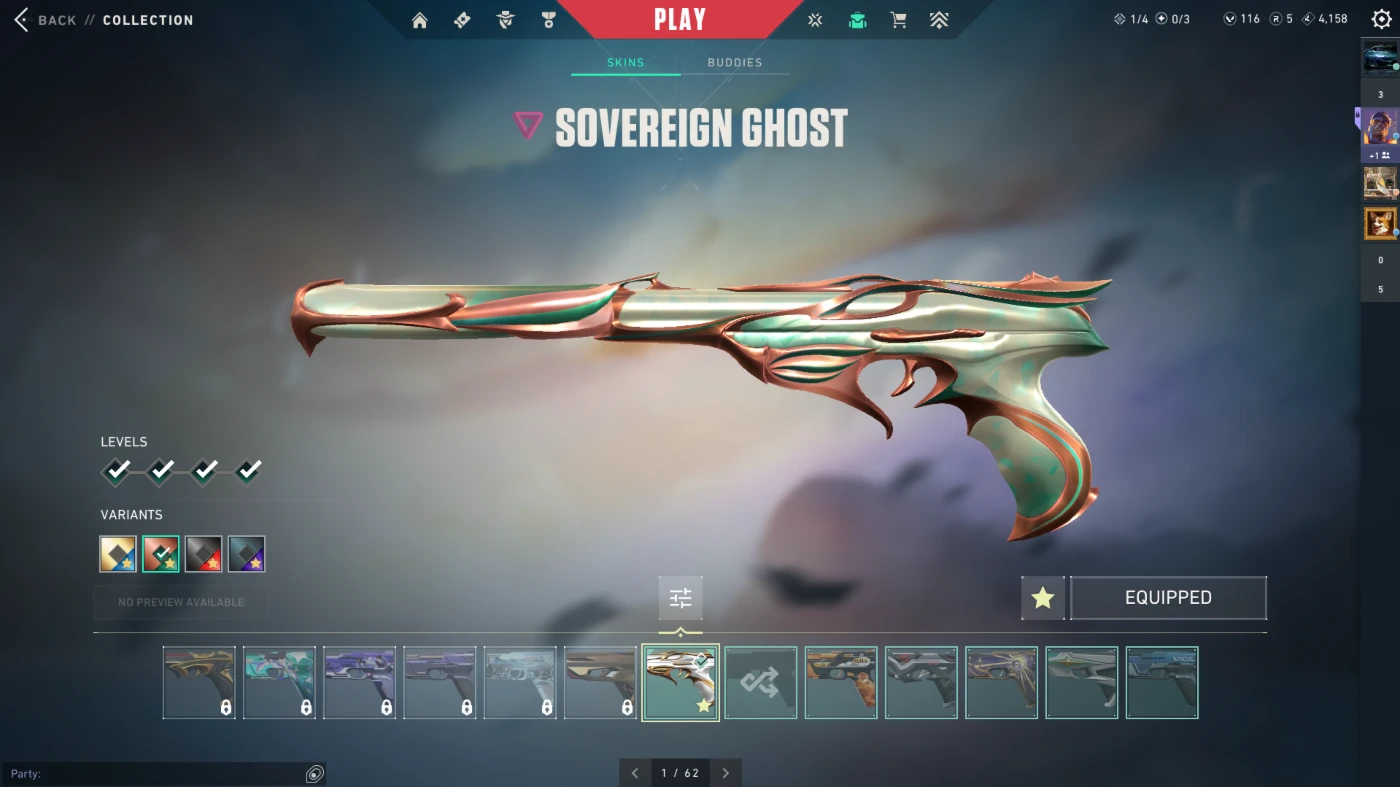Go to the previous page of skins
The image size is (1400, 787).
tap(634, 773)
